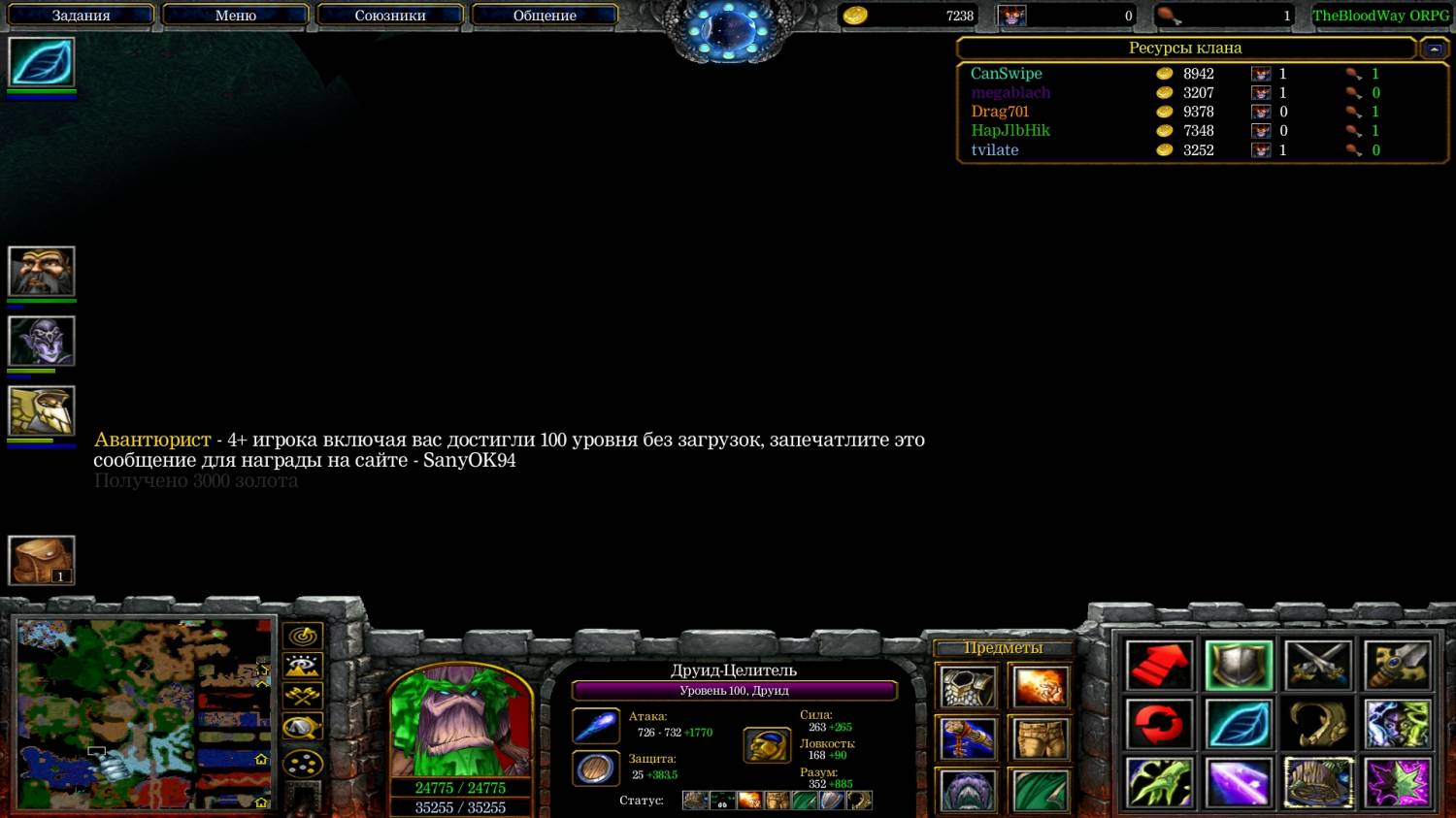Activate the red arrow move command

1159,666
